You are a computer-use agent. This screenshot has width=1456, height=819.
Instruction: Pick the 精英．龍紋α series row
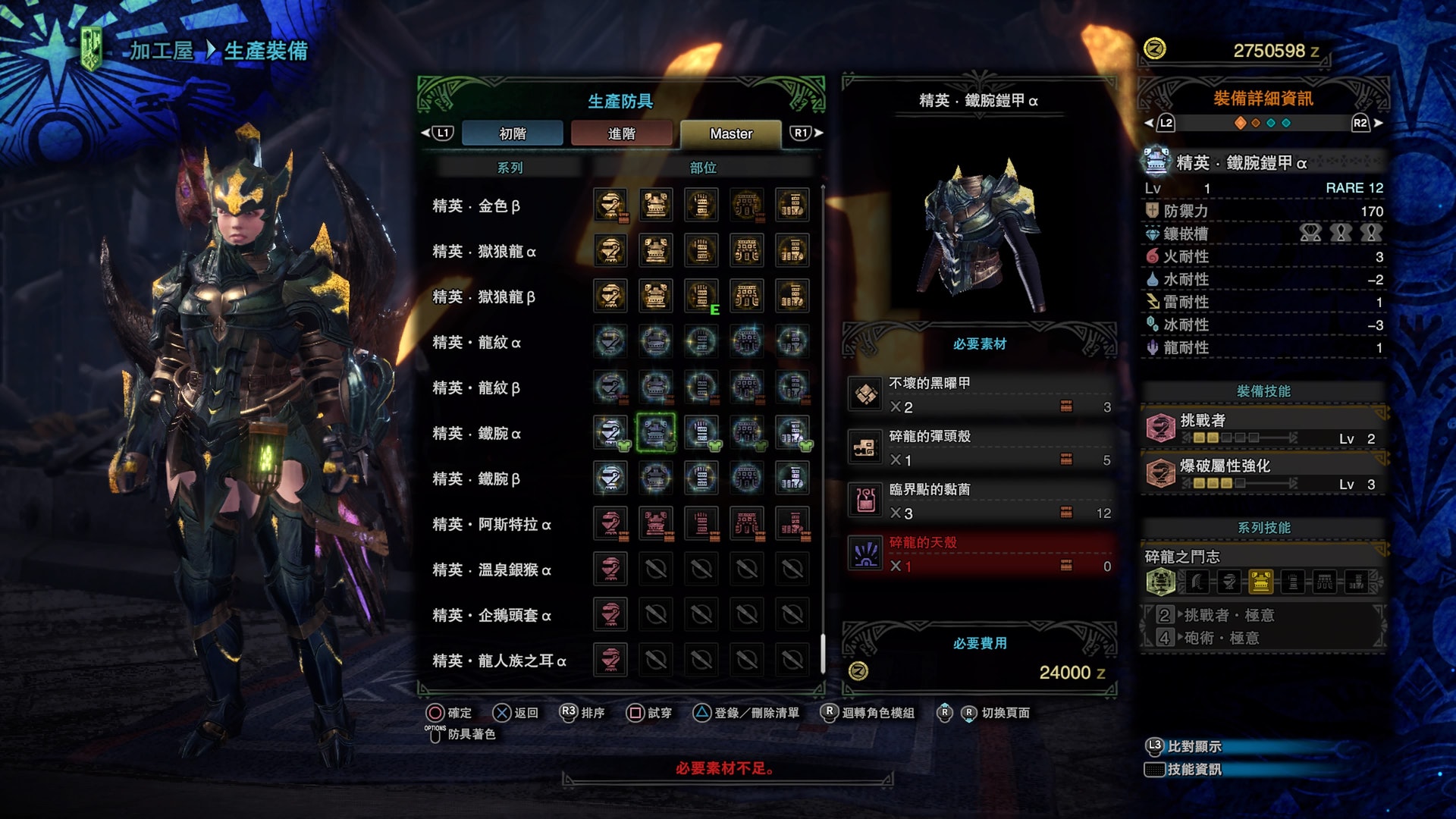point(476,342)
